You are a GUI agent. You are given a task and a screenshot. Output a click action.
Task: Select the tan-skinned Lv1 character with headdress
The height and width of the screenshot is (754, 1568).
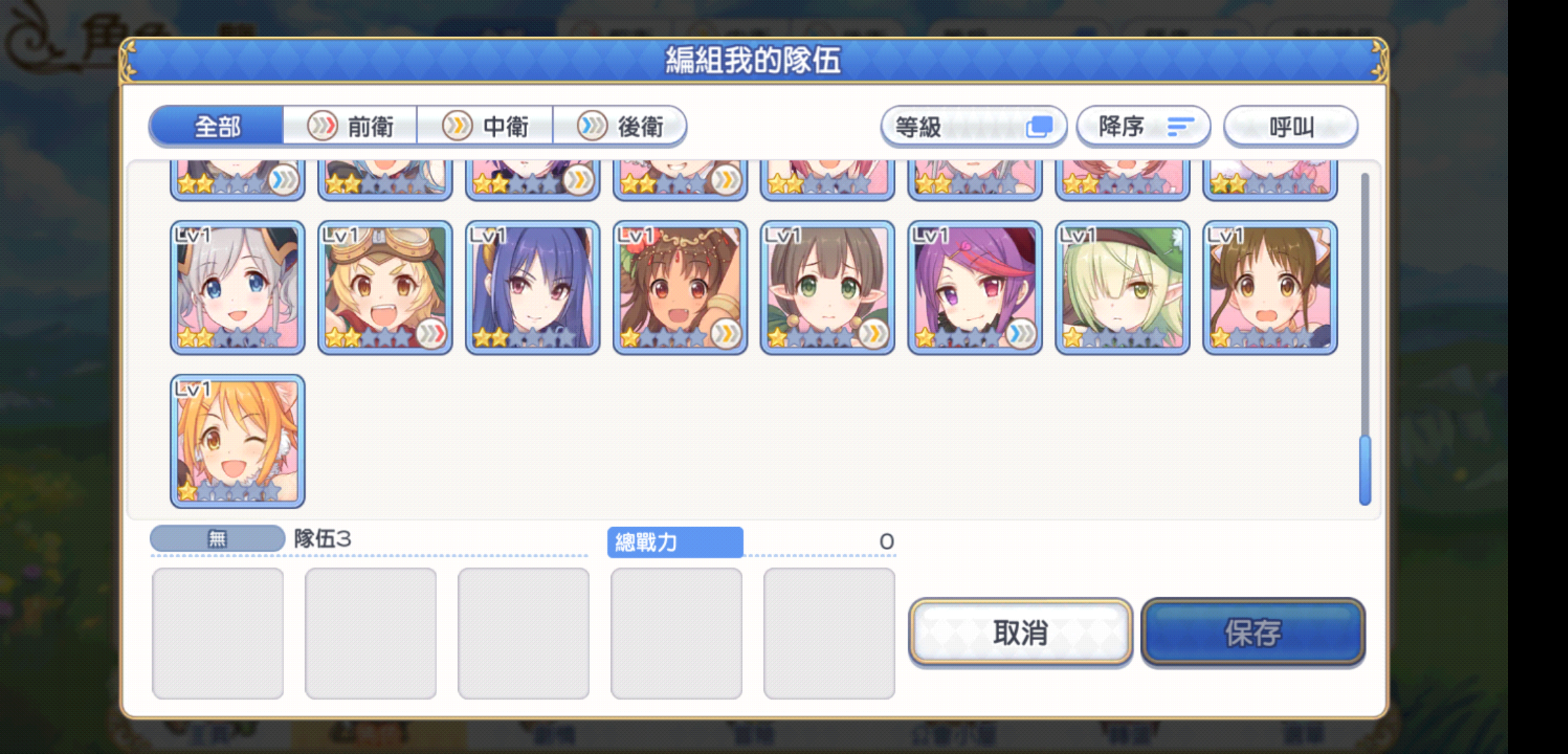tap(680, 286)
